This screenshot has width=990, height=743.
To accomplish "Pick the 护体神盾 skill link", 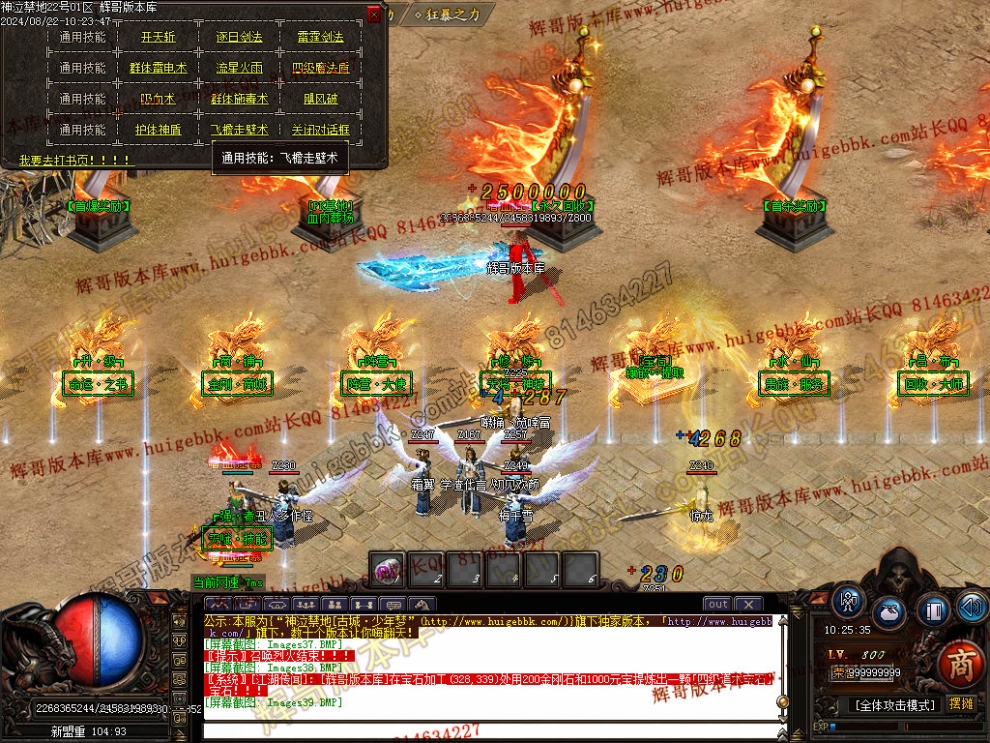I will coord(158,130).
